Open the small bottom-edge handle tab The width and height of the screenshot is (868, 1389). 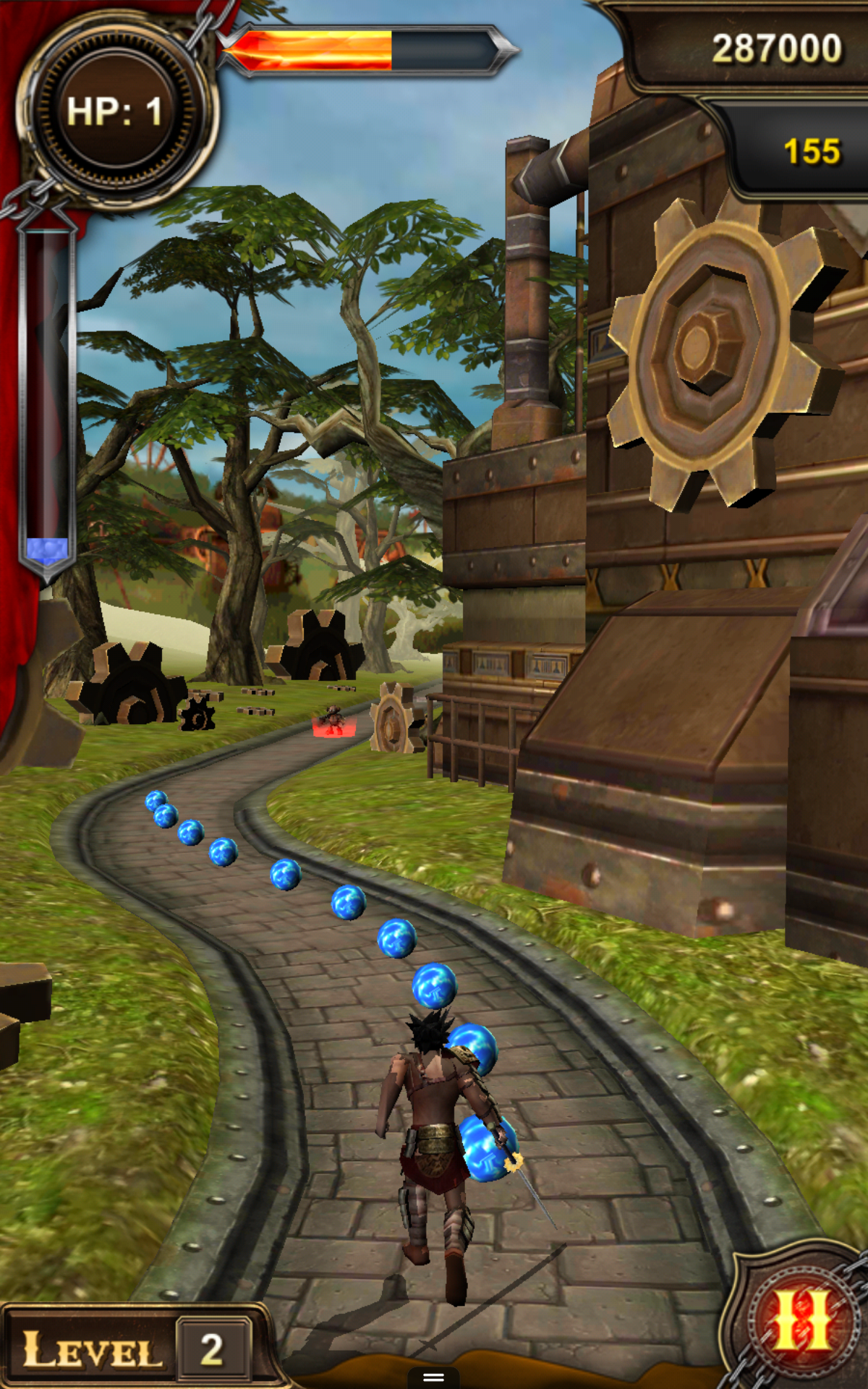pyautogui.click(x=433, y=1377)
